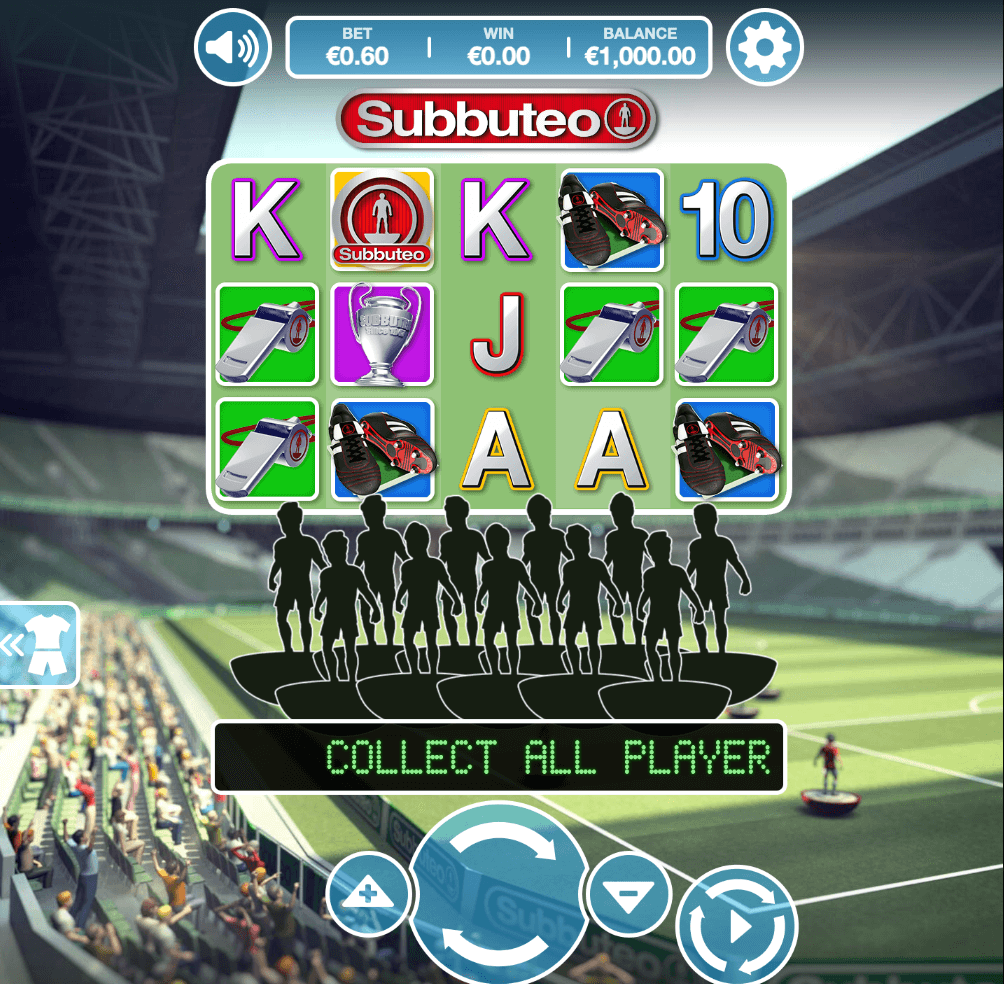Spin the reels with the big arrow button
Screen dimensions: 1004x984
497,893
